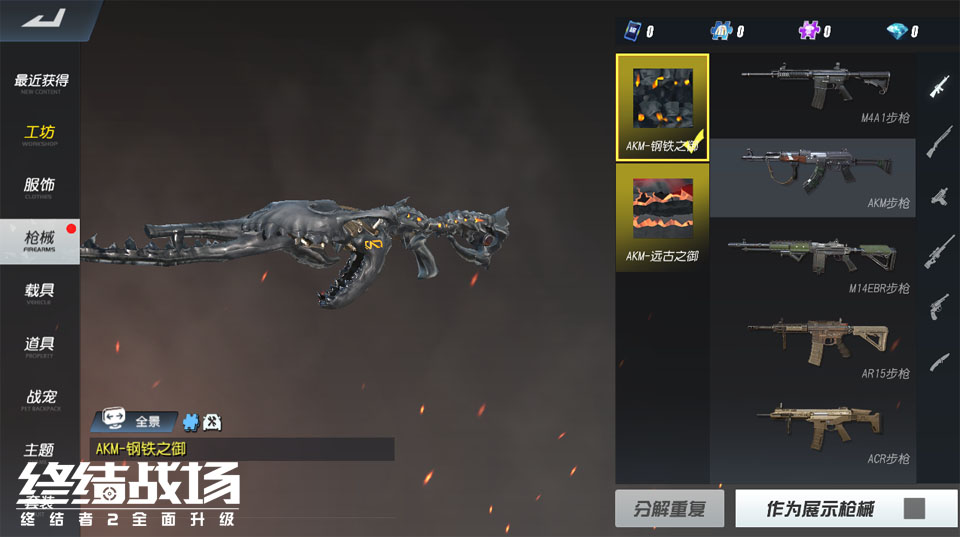Select the M4A1步枪 rifle row
960x537 pixels.
point(812,95)
